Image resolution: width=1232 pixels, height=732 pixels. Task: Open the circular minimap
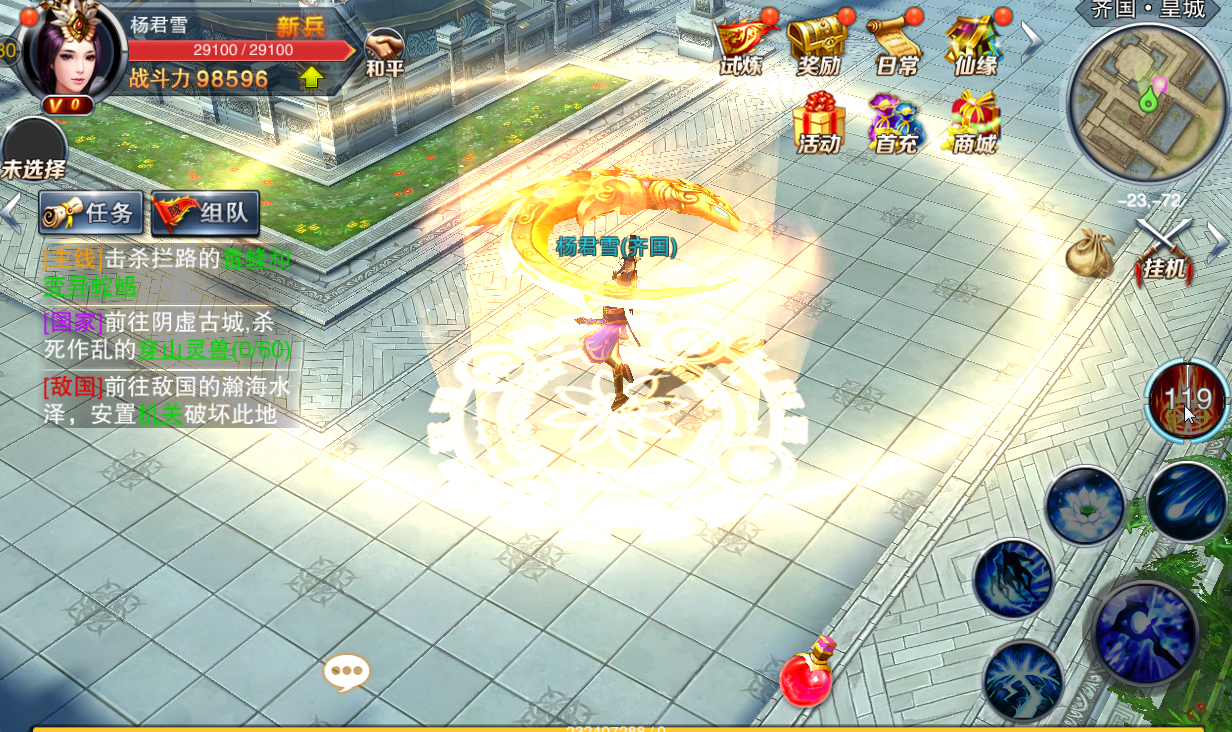point(1146,103)
